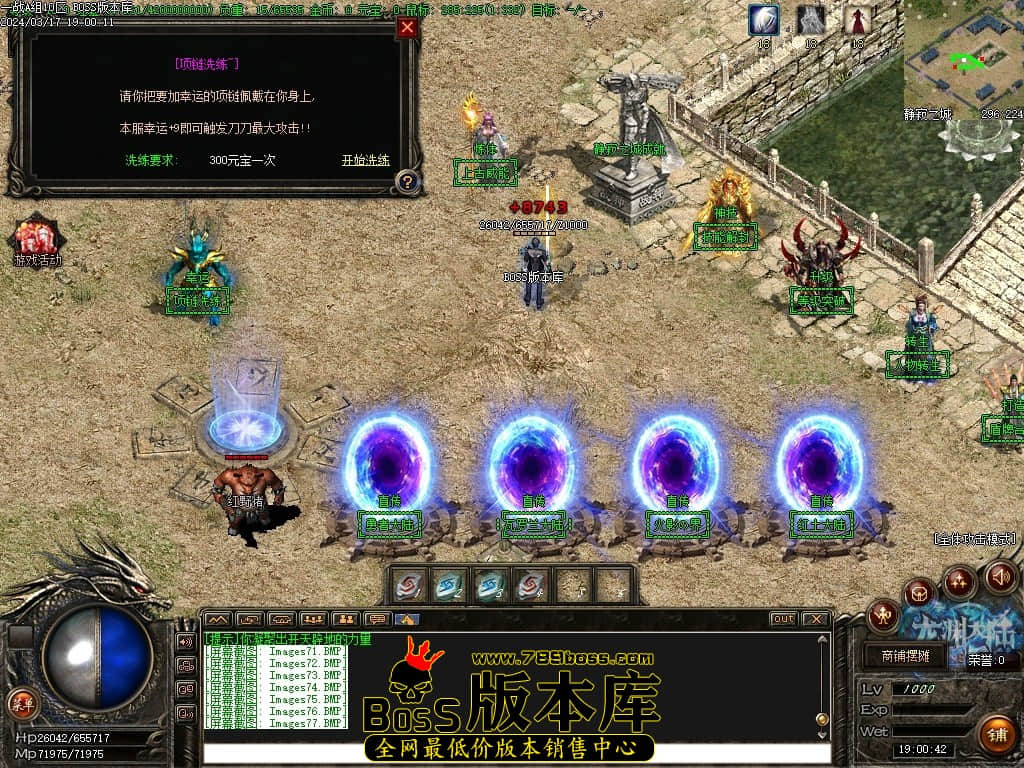Close the chat panel with its X

pyautogui.click(x=816, y=619)
